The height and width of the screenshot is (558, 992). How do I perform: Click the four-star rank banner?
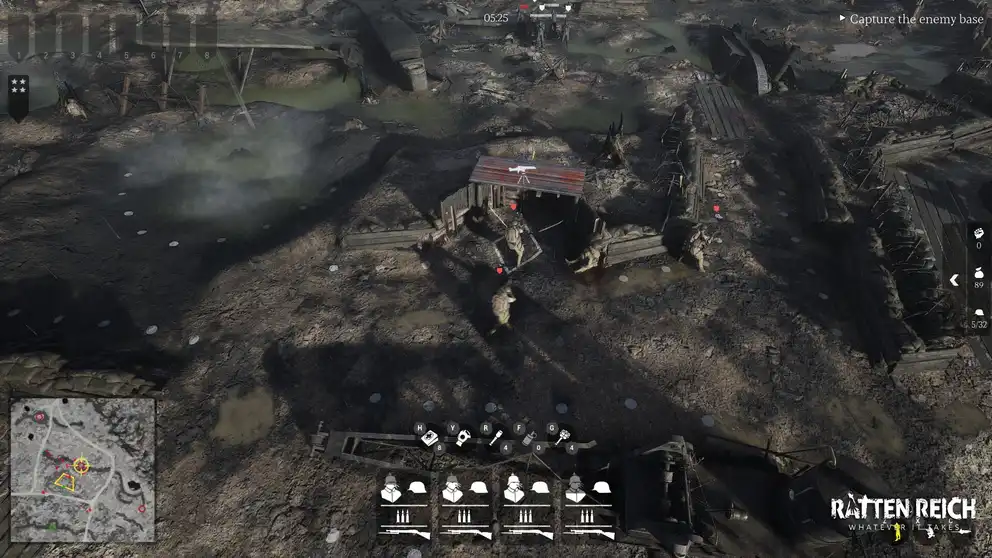point(18,96)
